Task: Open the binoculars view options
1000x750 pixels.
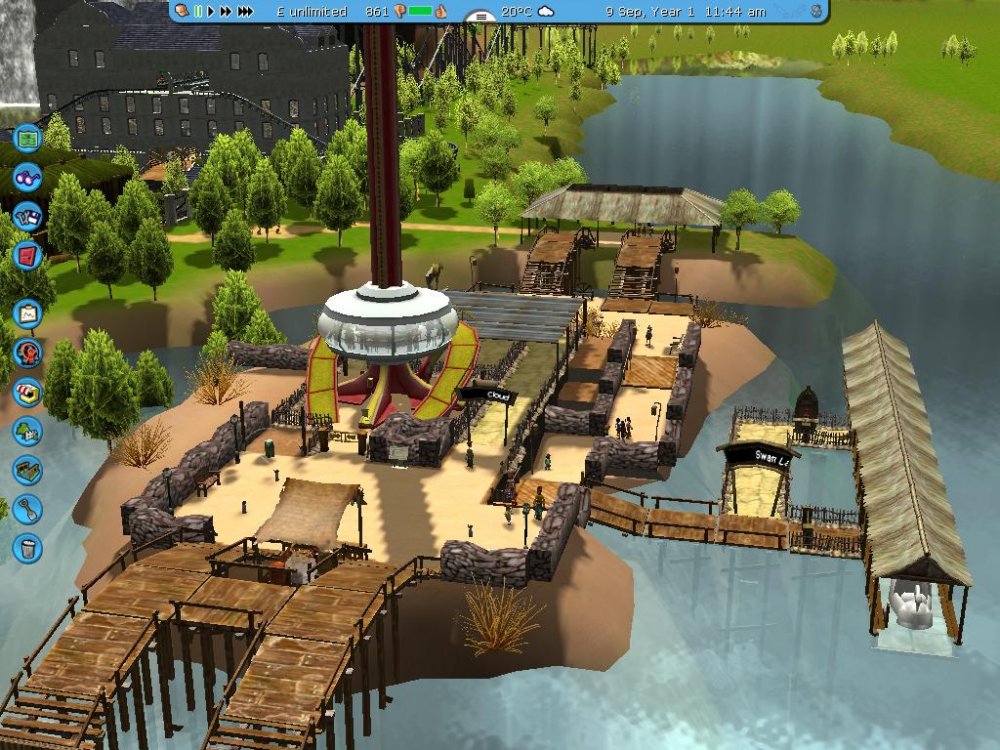Action: 28,178
